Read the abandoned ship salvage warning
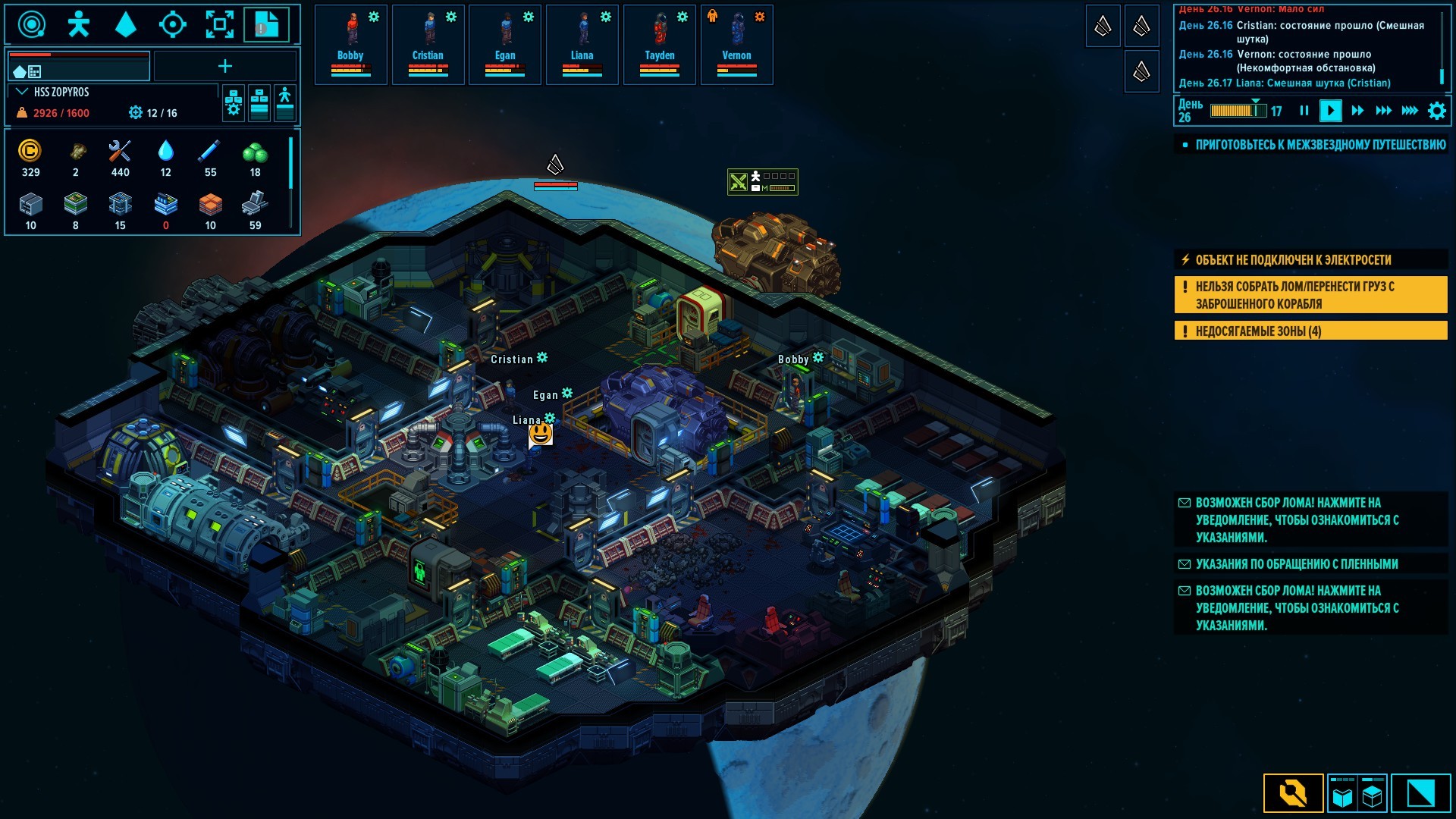The height and width of the screenshot is (819, 1456). (1310, 295)
